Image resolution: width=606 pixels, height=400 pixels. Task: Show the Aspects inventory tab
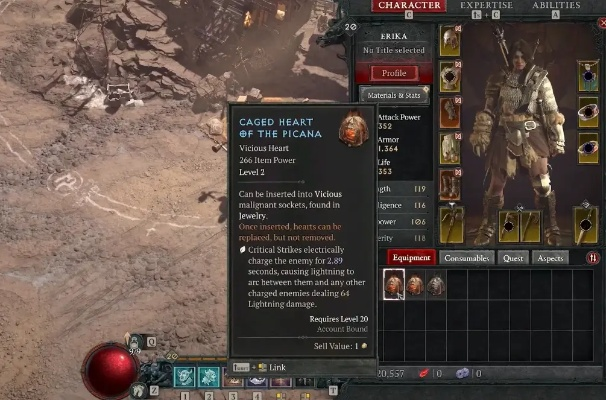548,258
